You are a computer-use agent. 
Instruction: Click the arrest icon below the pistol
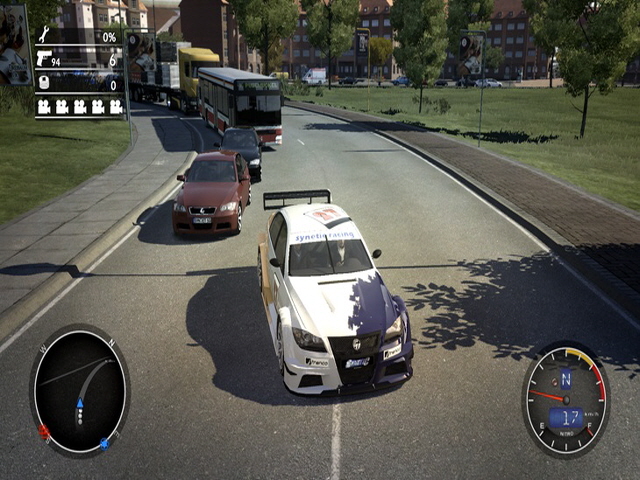coord(44,83)
